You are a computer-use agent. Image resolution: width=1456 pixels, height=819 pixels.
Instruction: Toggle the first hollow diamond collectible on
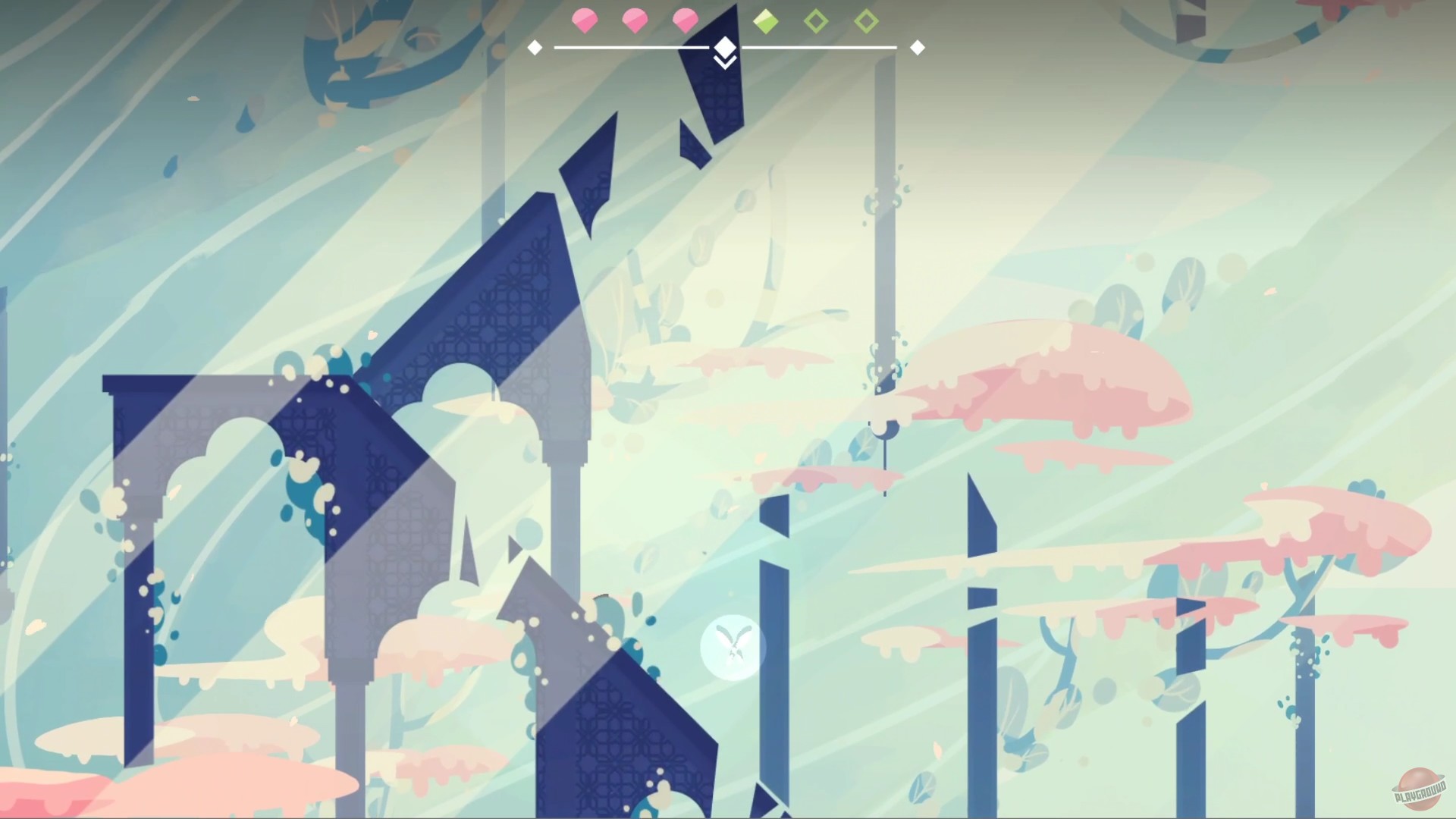(817, 20)
